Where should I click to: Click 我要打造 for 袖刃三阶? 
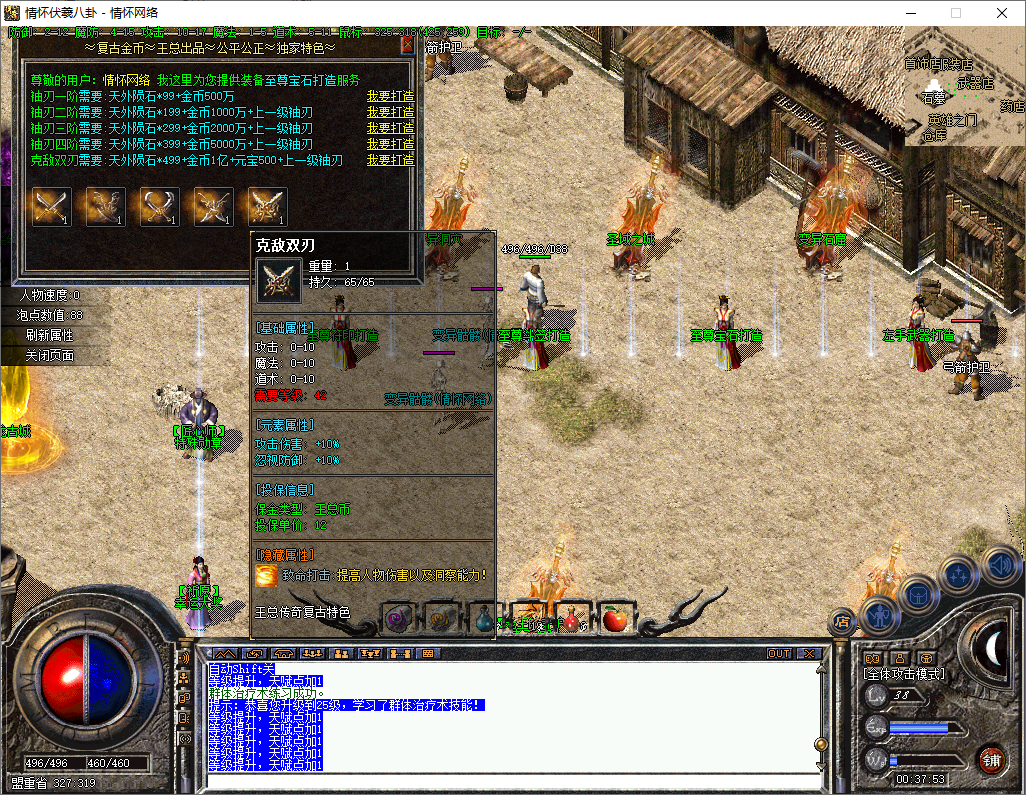click(x=390, y=128)
